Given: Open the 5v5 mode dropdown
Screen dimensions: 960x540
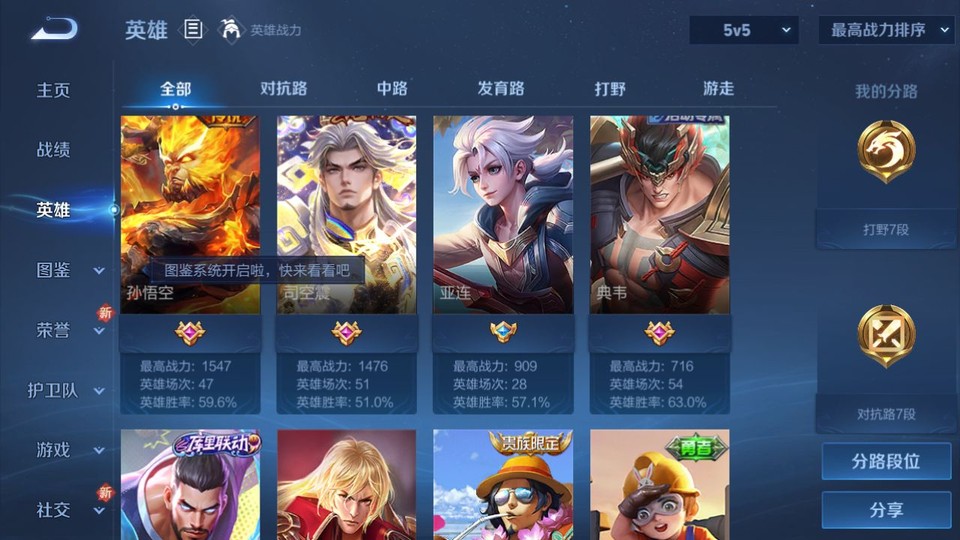Looking at the screenshot, I should click(743, 30).
